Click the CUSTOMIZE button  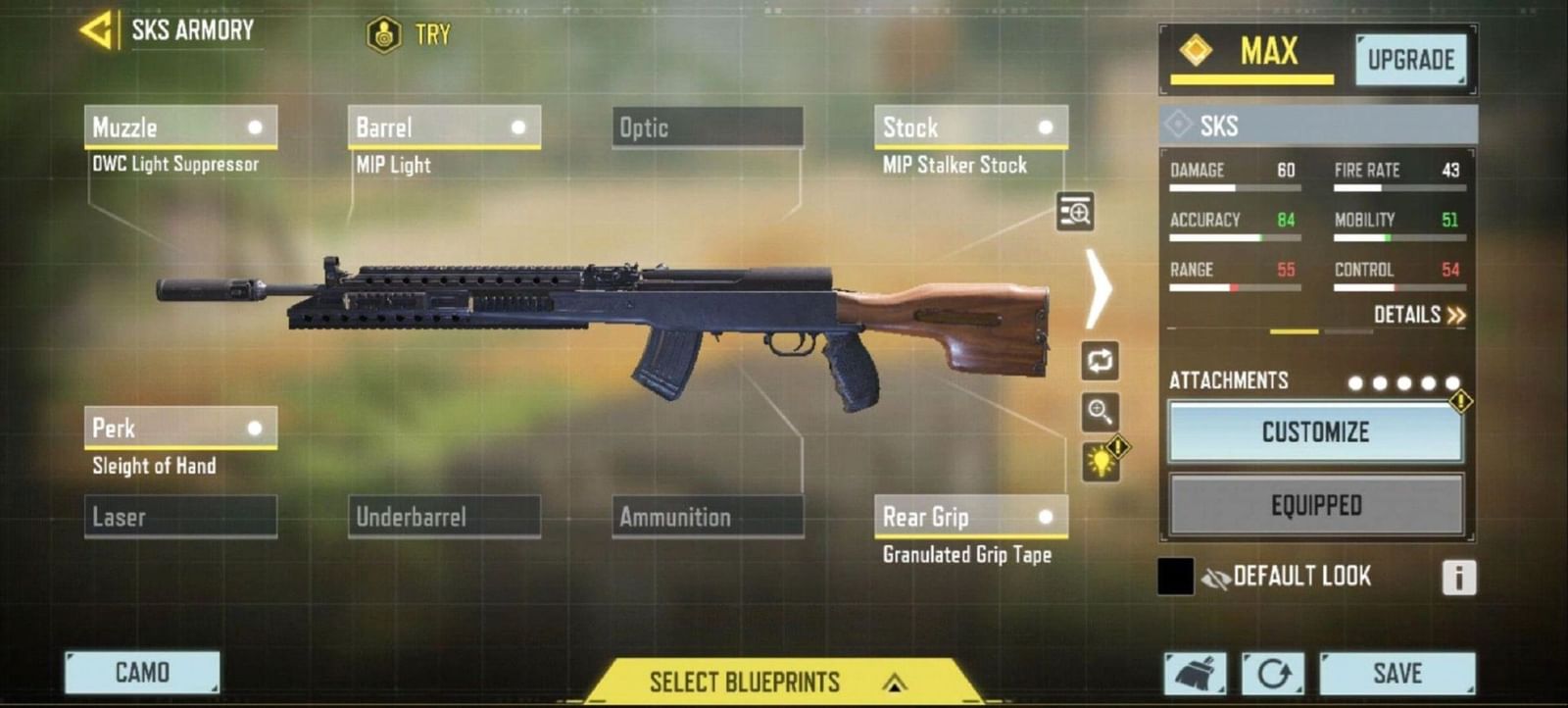click(1313, 431)
